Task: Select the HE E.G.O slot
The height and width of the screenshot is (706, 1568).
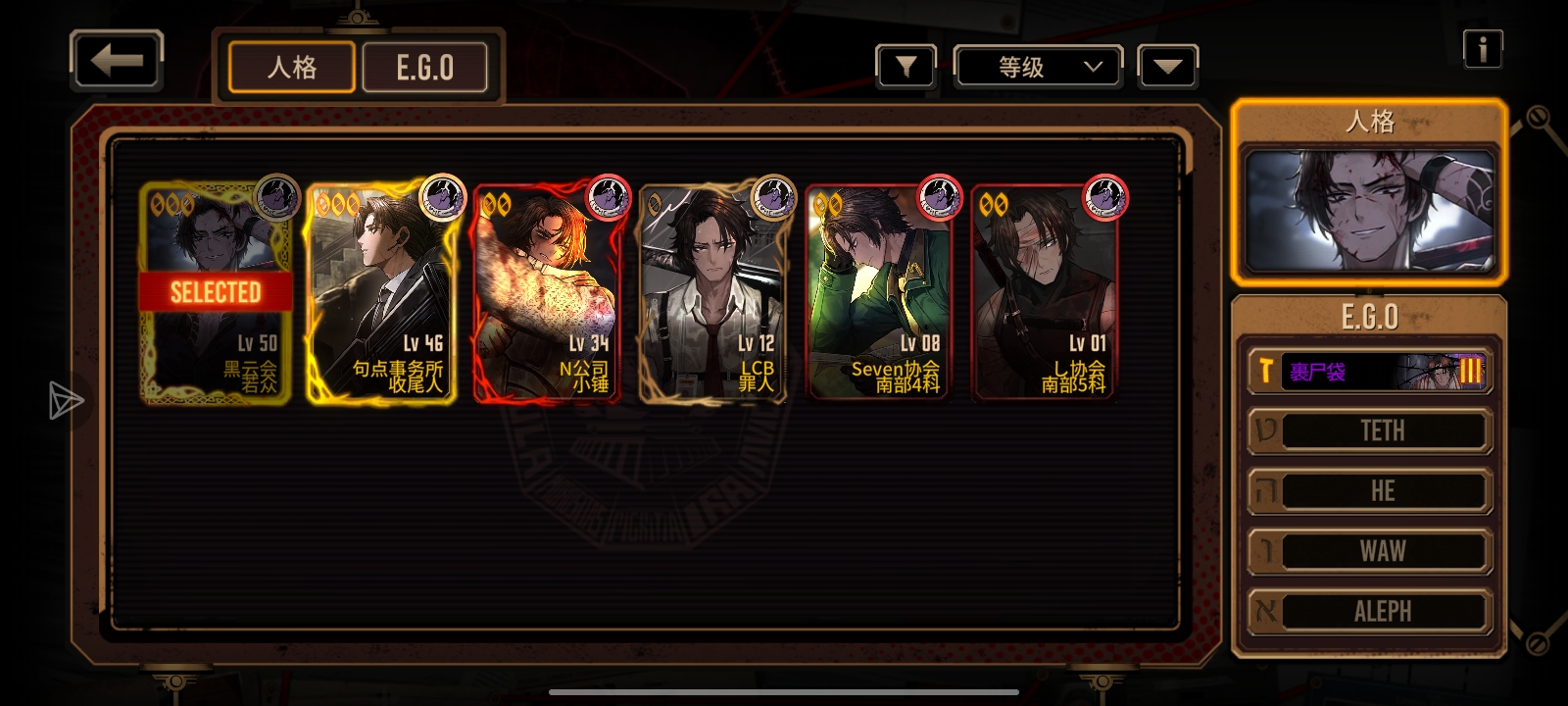Action: click(x=1369, y=491)
